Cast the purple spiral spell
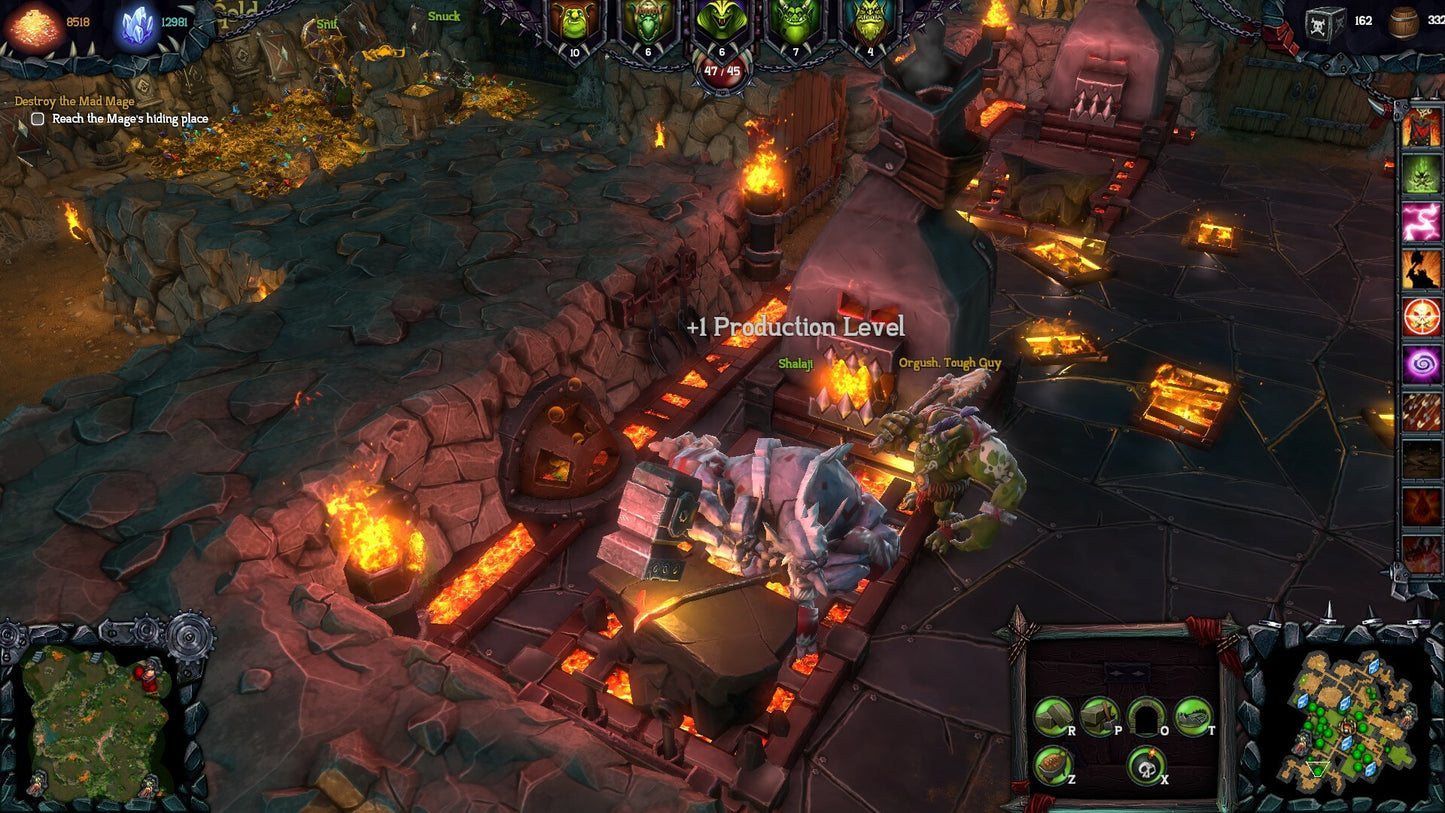Viewport: 1445px width, 813px height. pos(1421,364)
